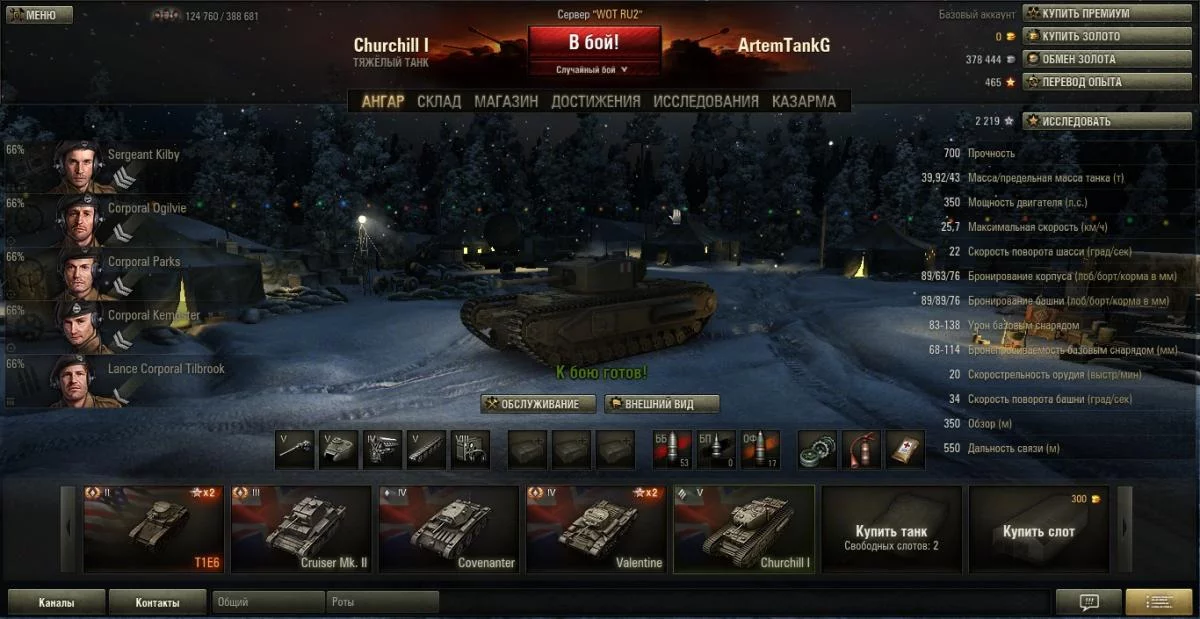1200x619 pixels.
Task: Open the Меню button
Action: (39, 15)
